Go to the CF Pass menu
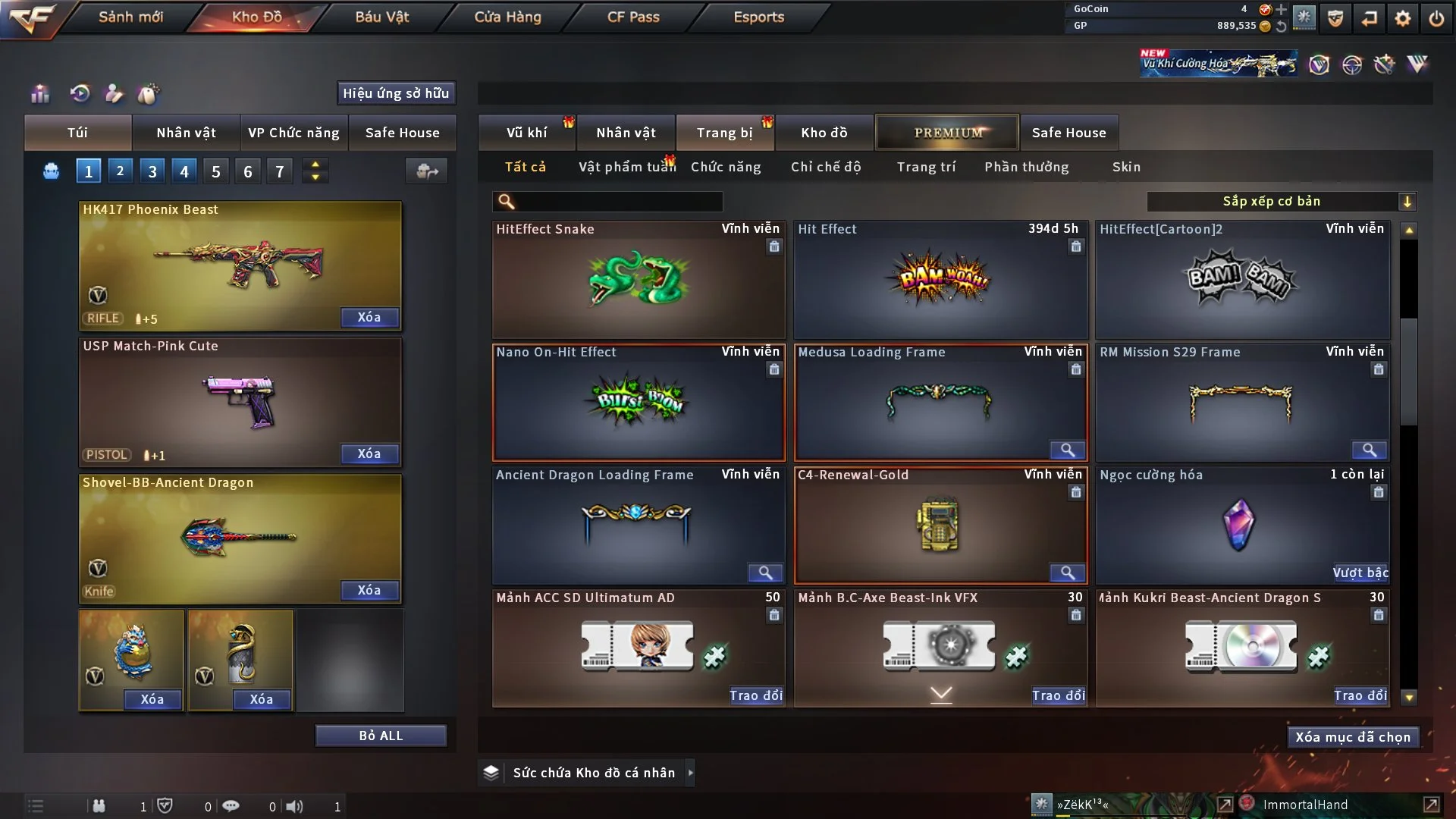 pyautogui.click(x=633, y=17)
